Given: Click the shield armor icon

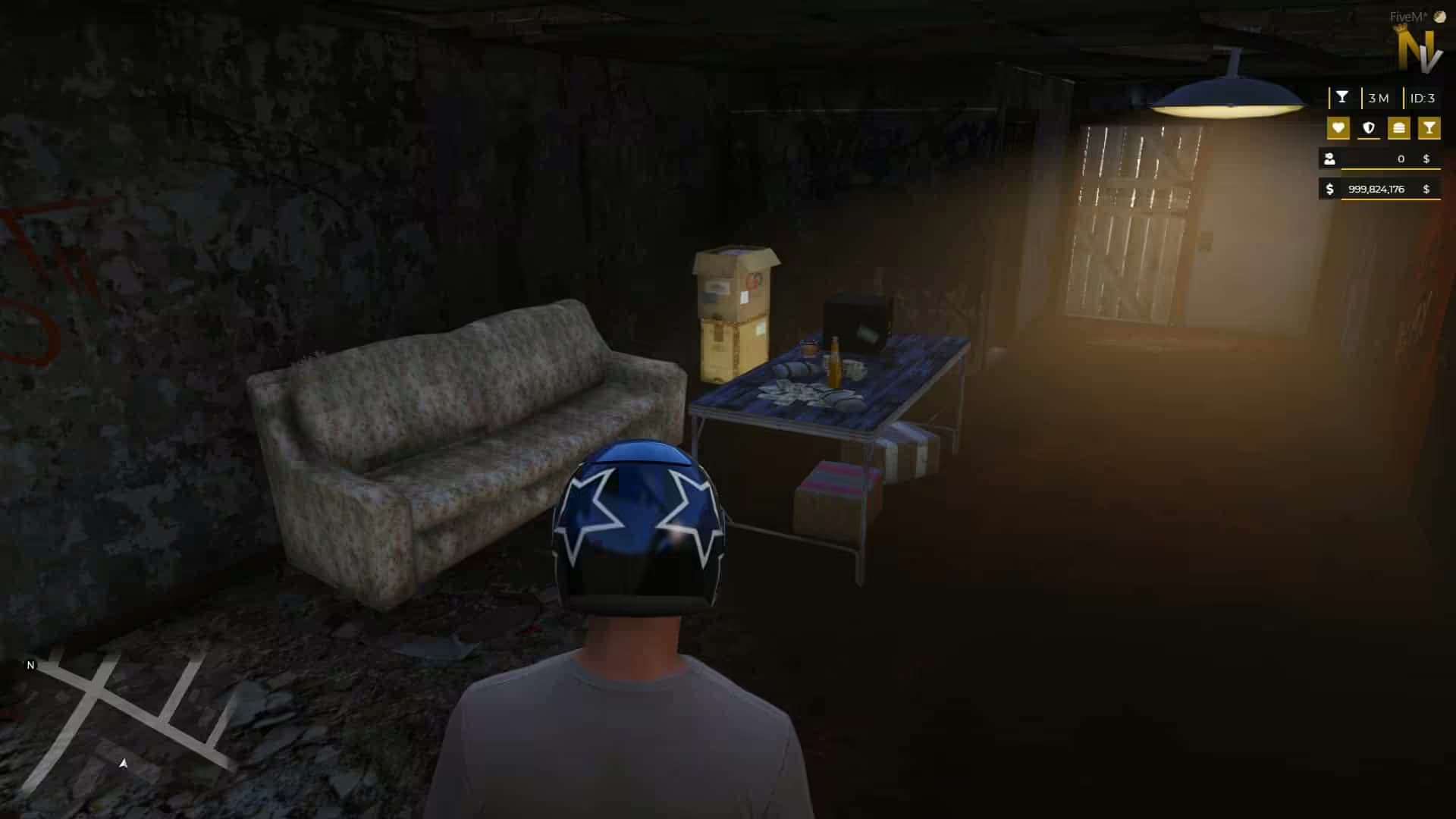Looking at the screenshot, I should [1368, 128].
